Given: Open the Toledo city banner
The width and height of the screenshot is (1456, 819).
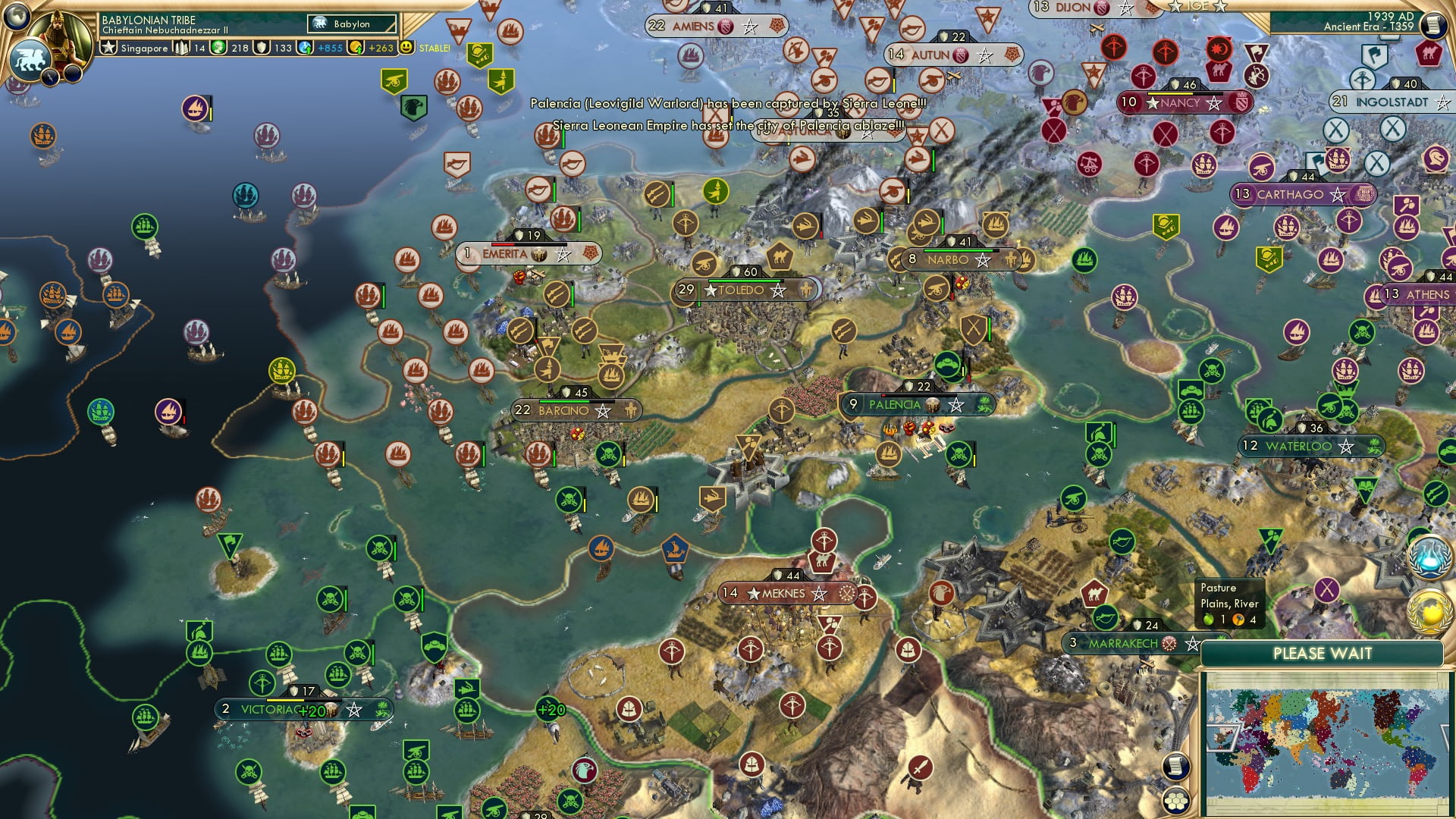Looking at the screenshot, I should click(x=743, y=289).
